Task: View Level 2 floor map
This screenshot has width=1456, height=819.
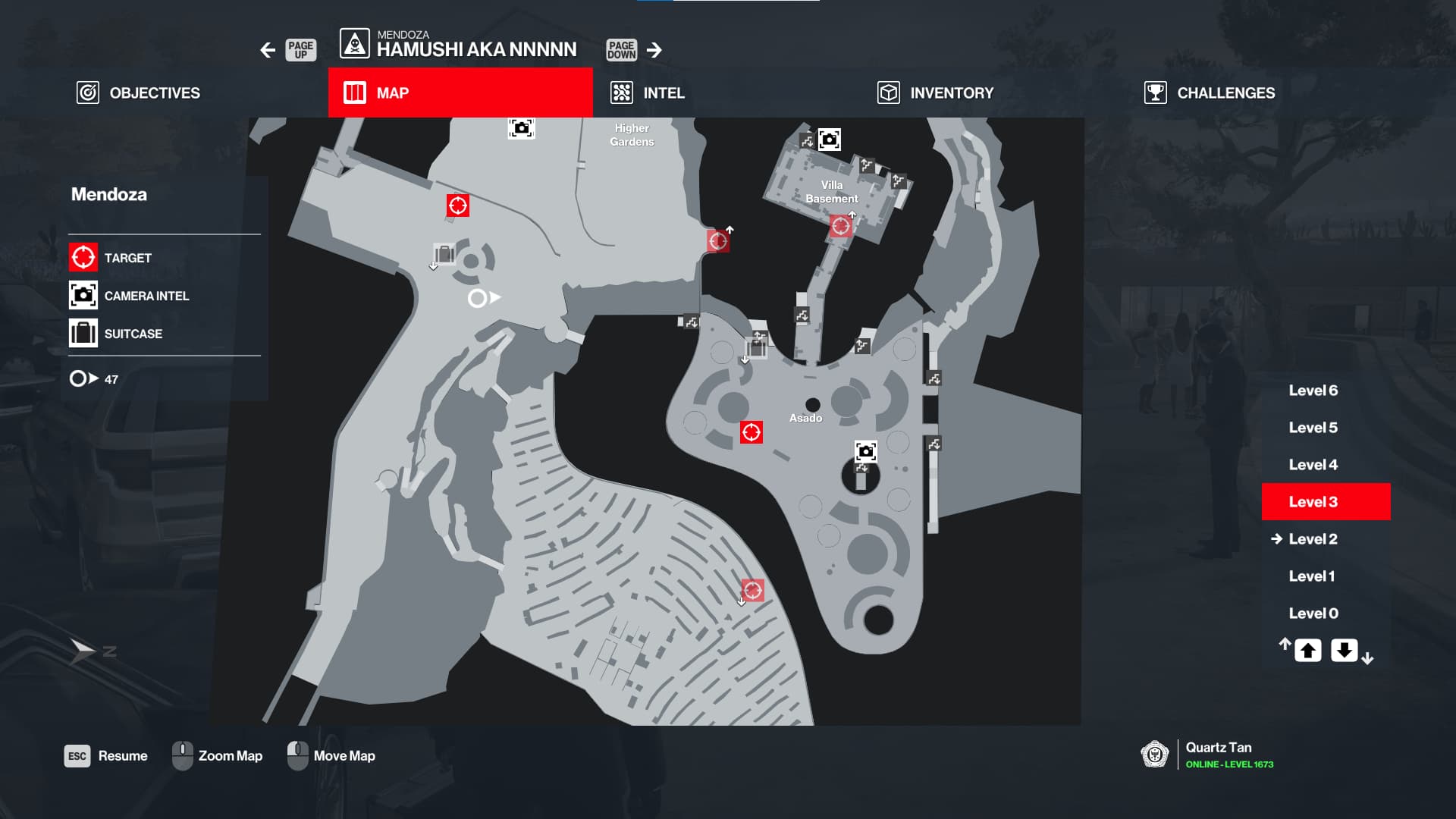Action: [1313, 539]
